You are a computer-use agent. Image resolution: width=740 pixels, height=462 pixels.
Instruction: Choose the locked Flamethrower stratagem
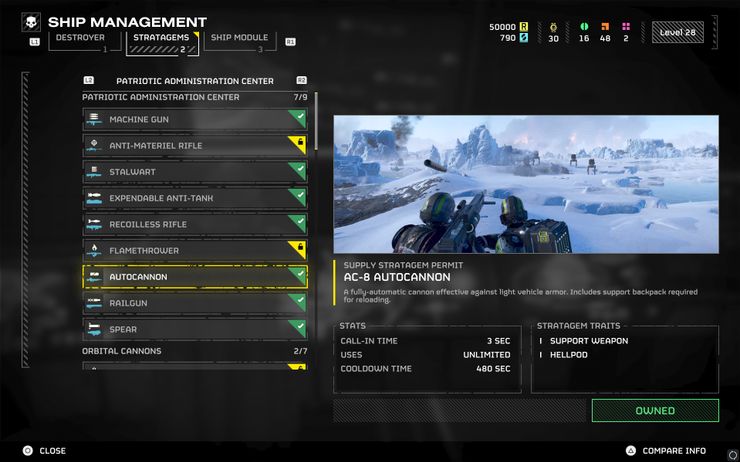tap(194, 250)
